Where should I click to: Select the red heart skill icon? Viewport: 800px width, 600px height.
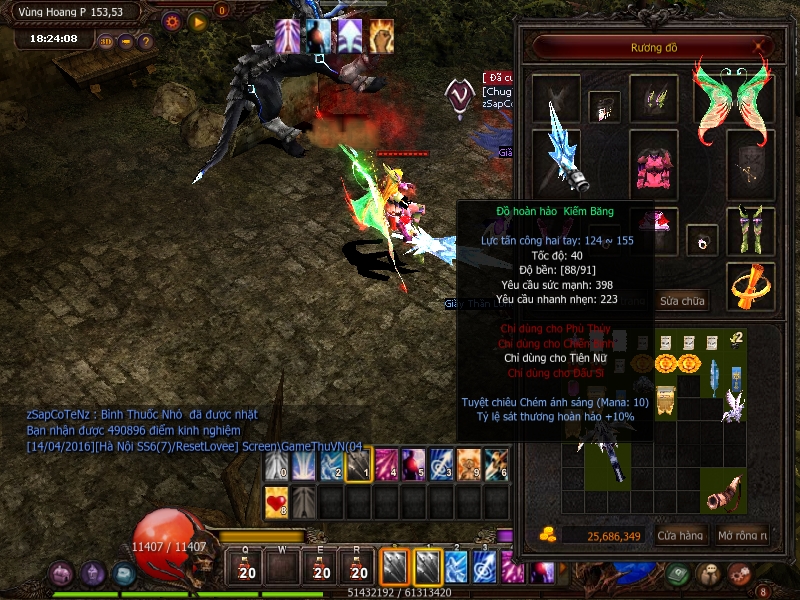tap(277, 502)
